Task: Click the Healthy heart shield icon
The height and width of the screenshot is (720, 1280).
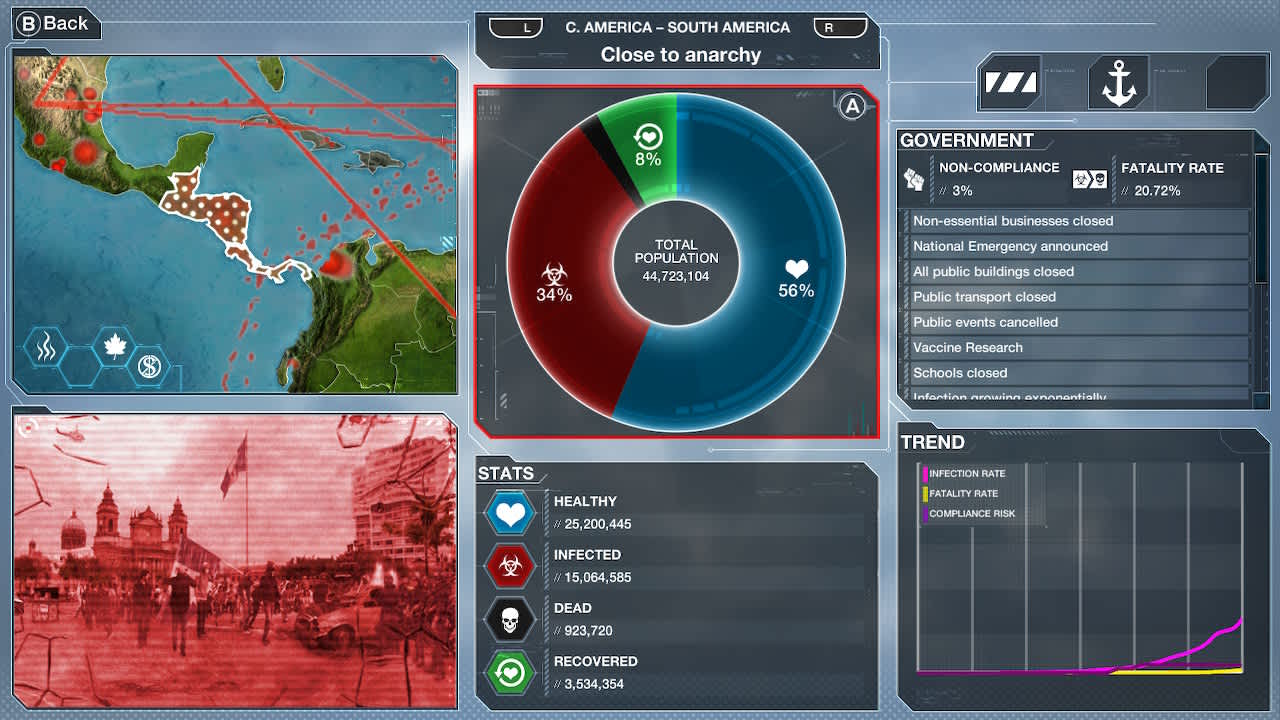Action: 510,512
